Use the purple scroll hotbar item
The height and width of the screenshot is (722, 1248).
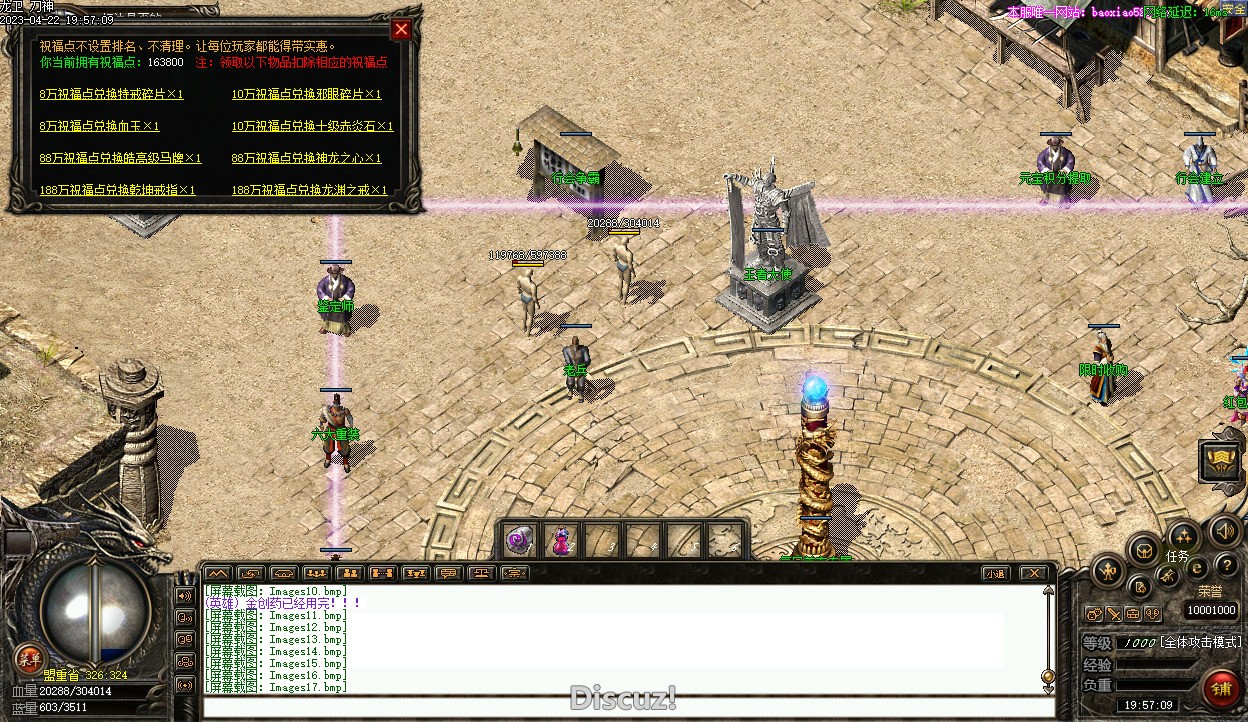coord(520,541)
